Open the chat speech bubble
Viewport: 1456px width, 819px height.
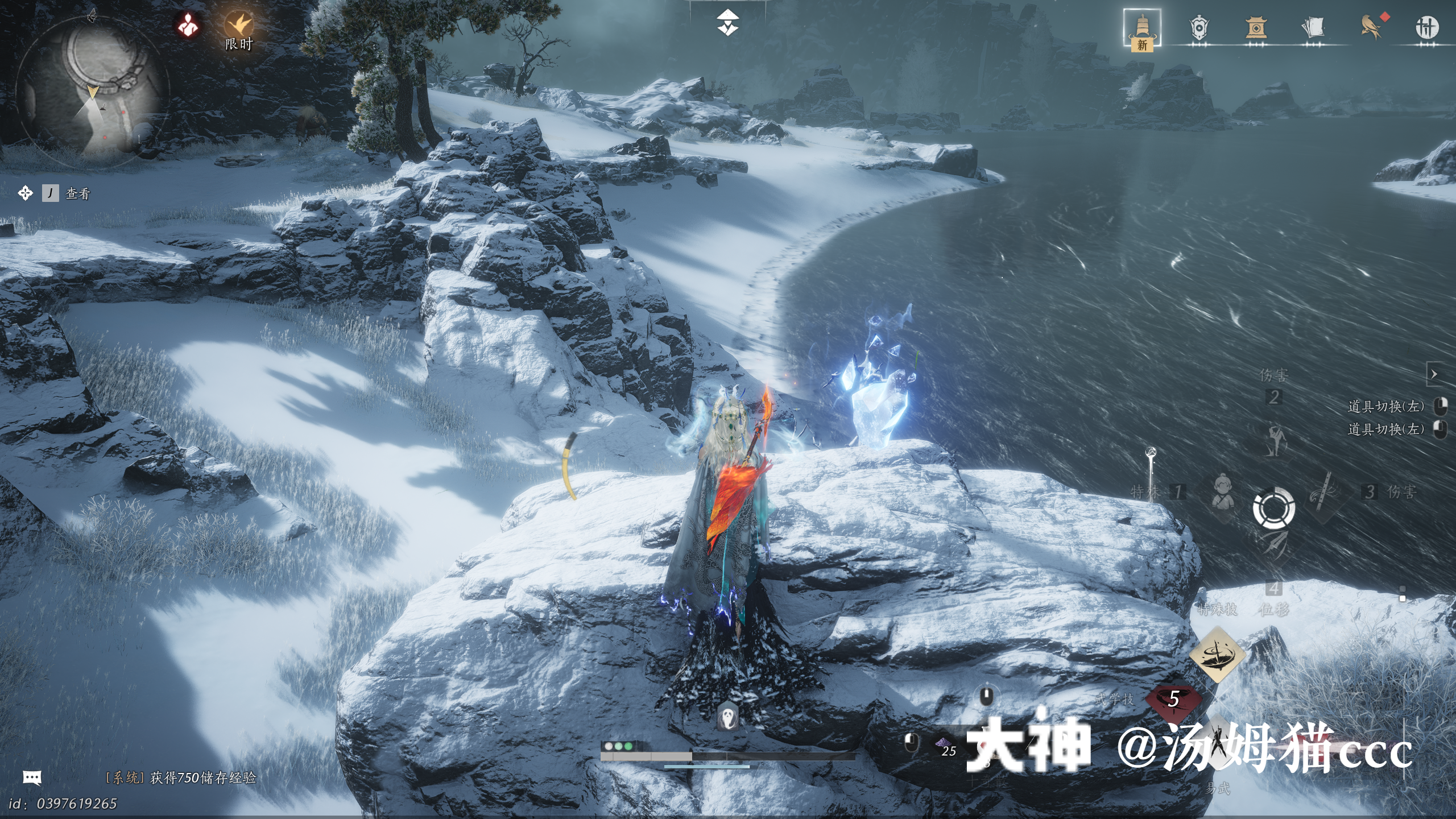click(x=32, y=777)
